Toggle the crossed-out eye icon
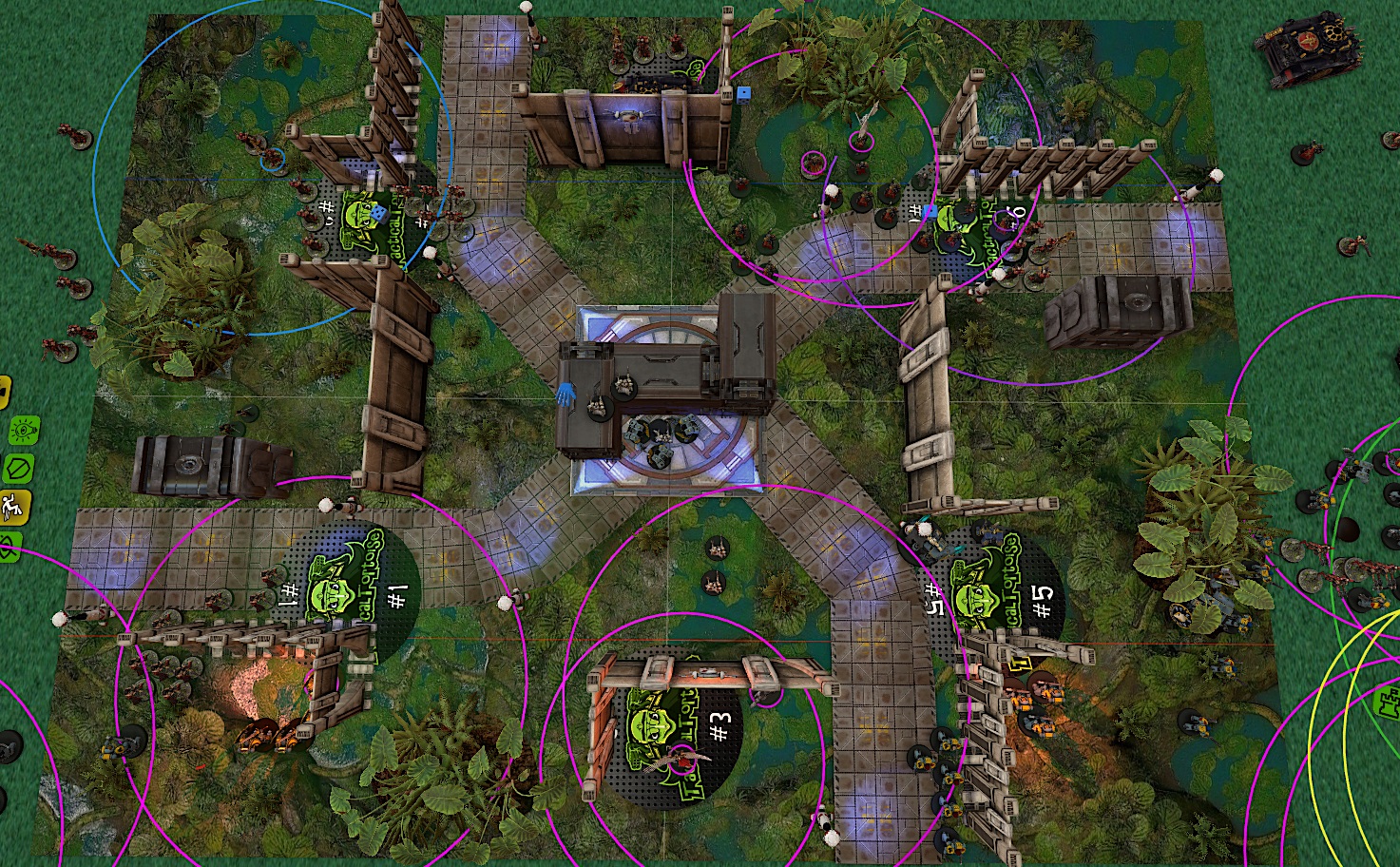Image resolution: width=1400 pixels, height=867 pixels. 8,547
